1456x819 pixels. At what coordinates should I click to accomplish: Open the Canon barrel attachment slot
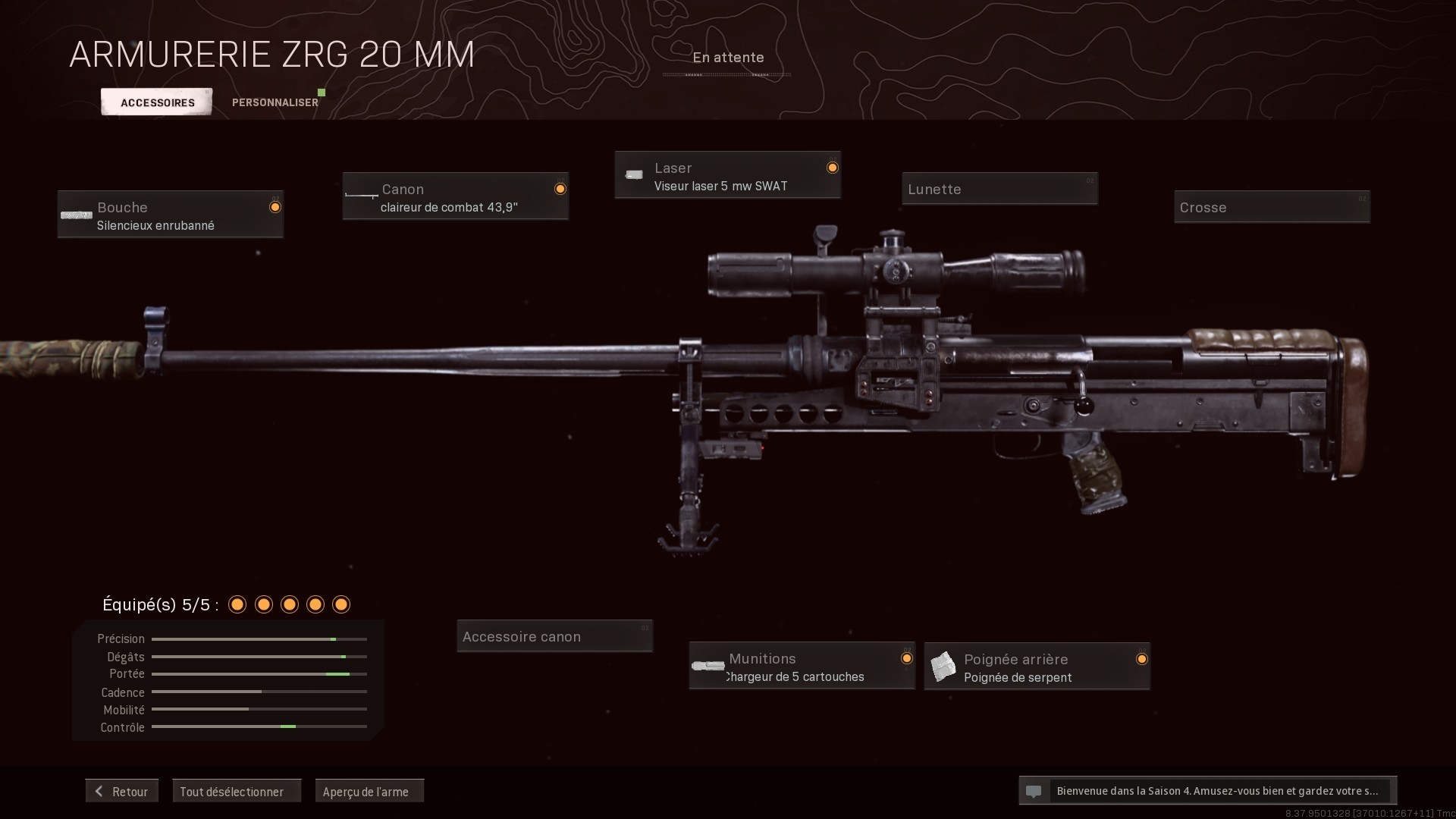[455, 196]
